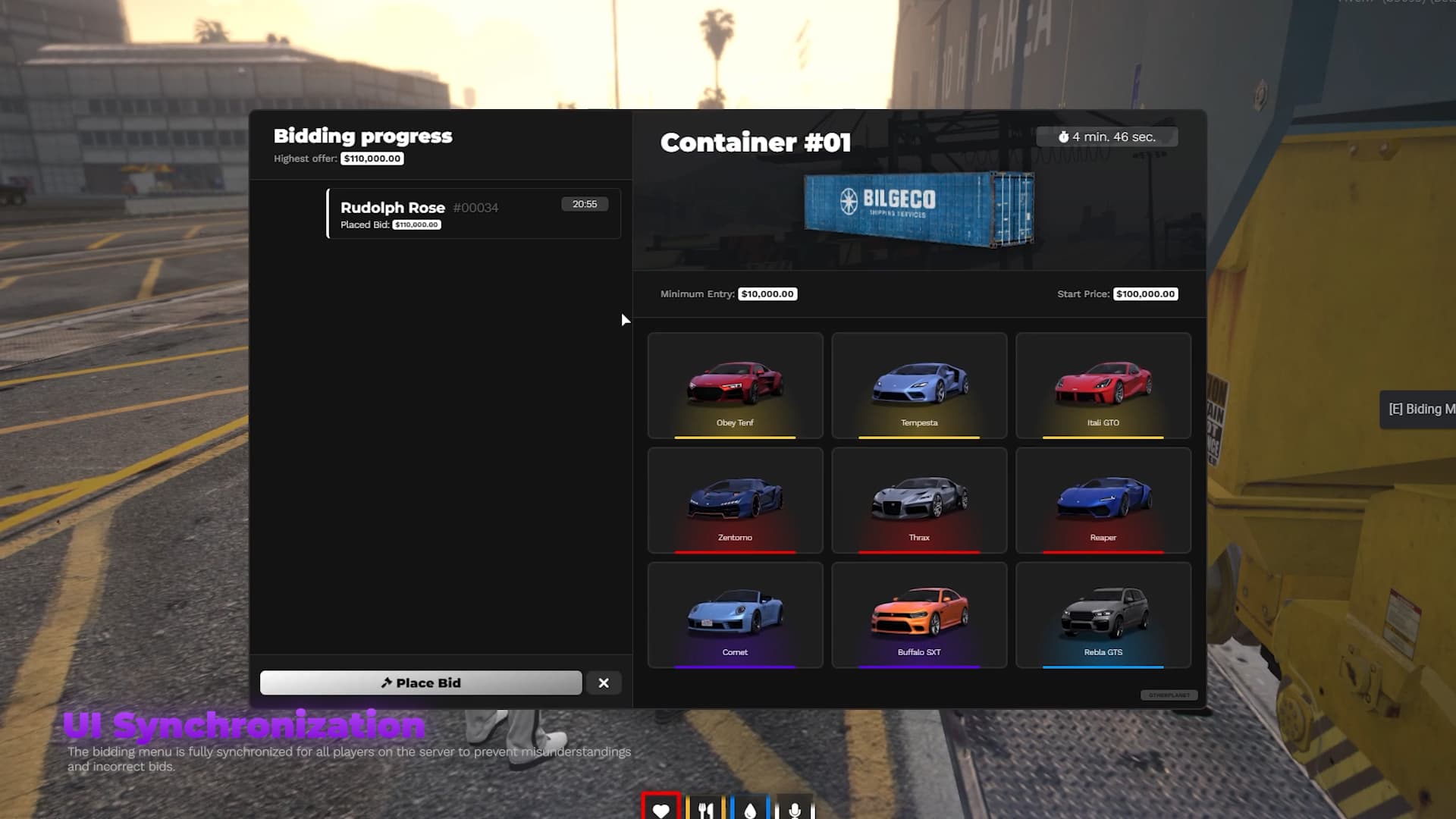Click the fork-and-knife hunger icon
The image size is (1456, 819).
click(707, 808)
